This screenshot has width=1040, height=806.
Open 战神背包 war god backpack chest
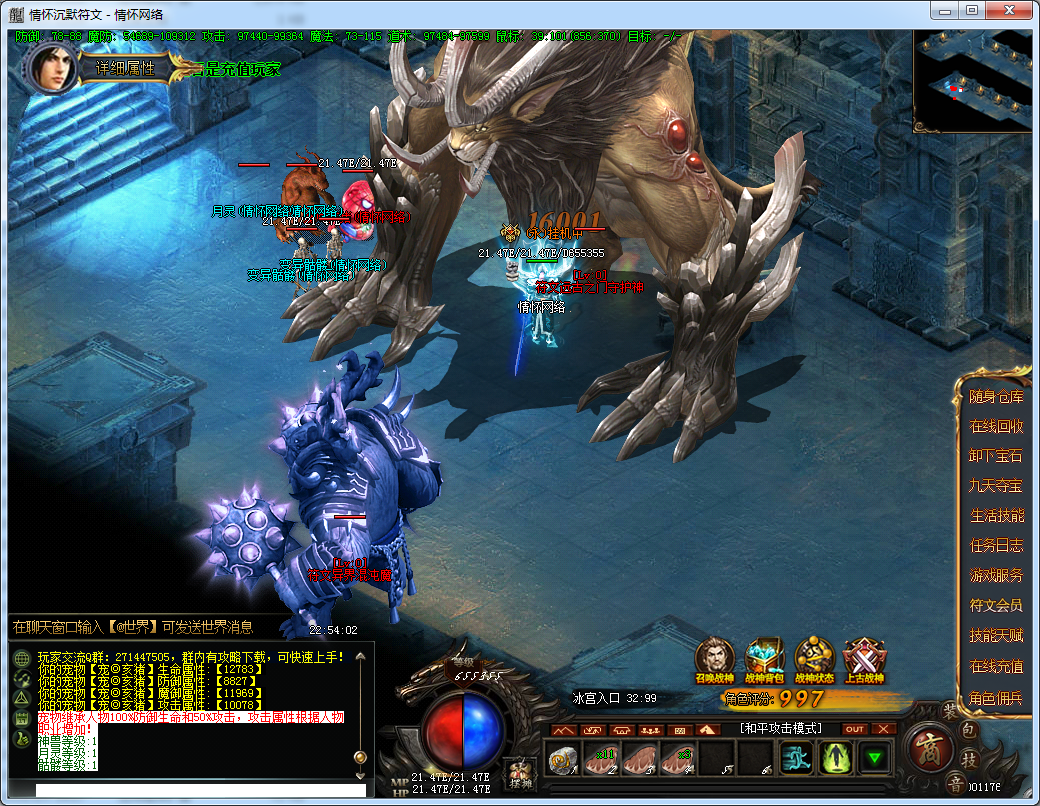[x=765, y=658]
